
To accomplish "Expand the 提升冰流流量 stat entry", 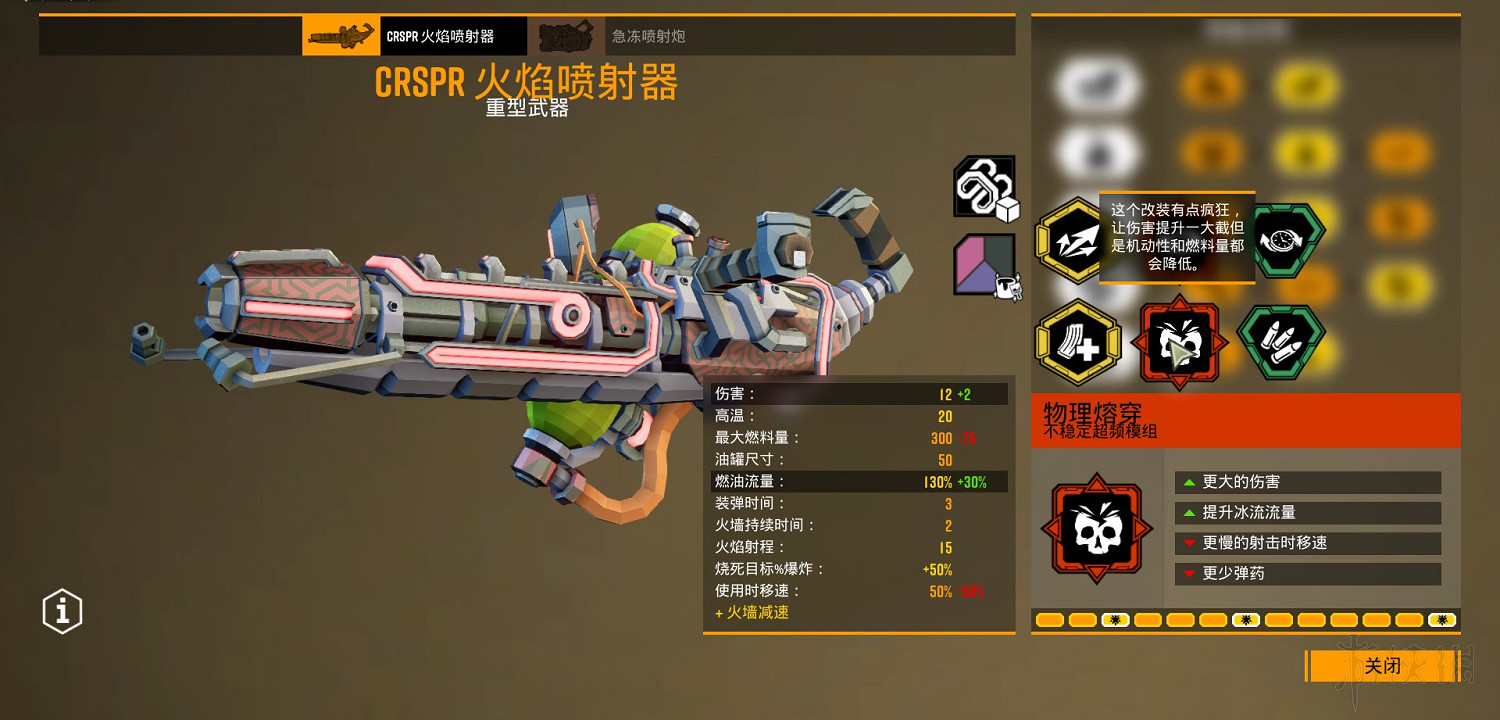I will point(1306,512).
